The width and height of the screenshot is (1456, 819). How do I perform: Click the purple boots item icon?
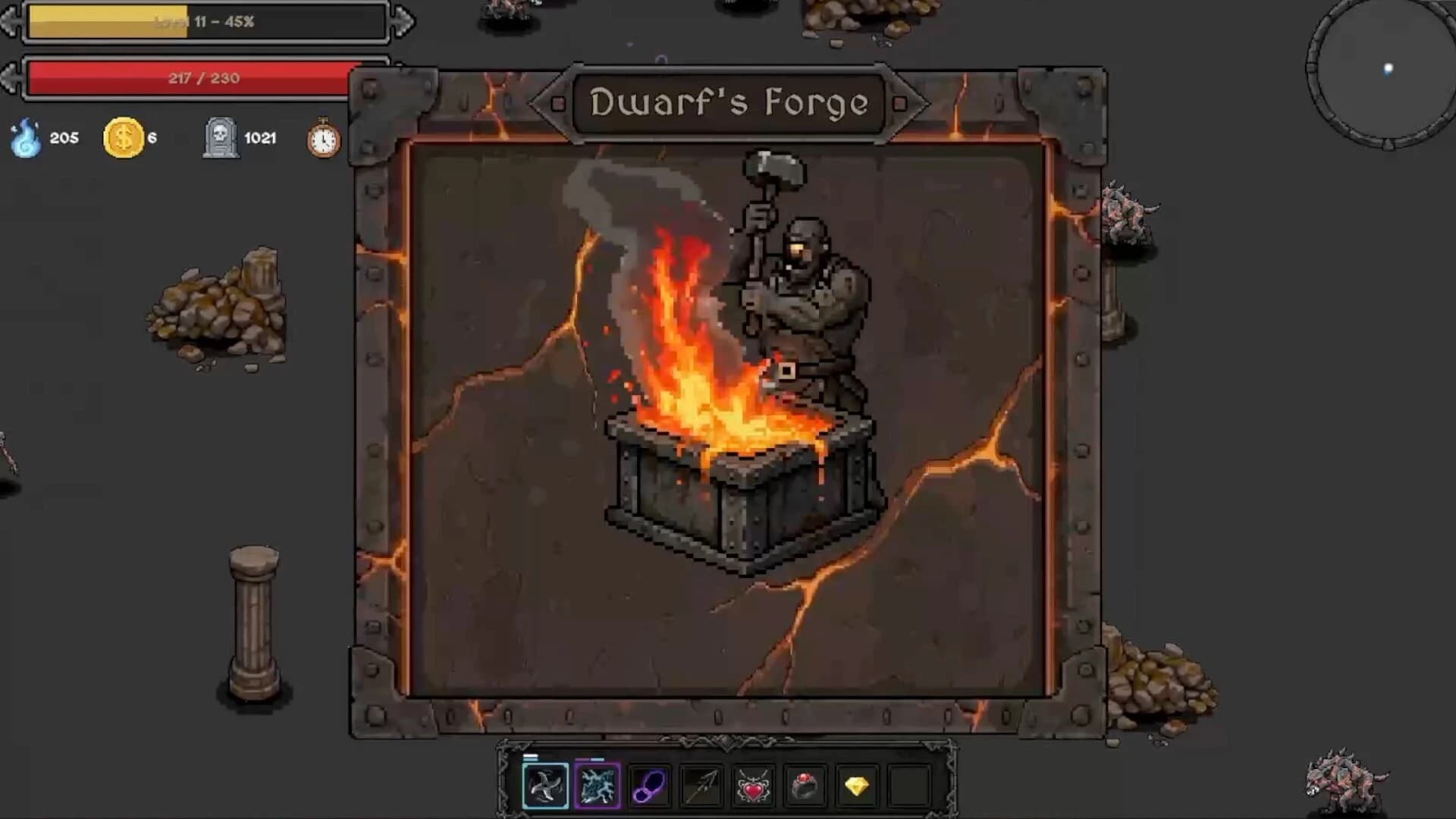pos(650,785)
